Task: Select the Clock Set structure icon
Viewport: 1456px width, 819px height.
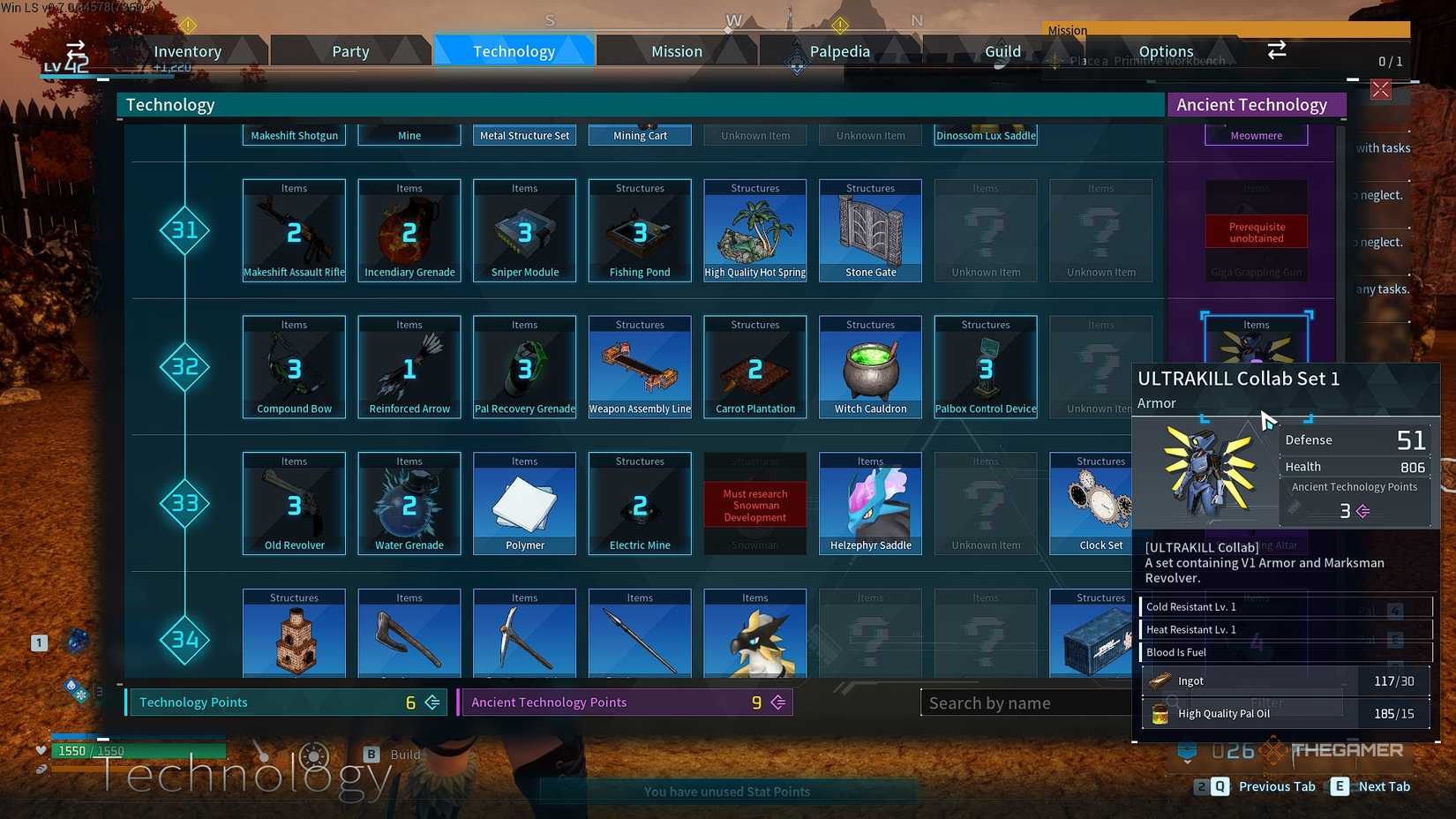Action: (1092, 503)
